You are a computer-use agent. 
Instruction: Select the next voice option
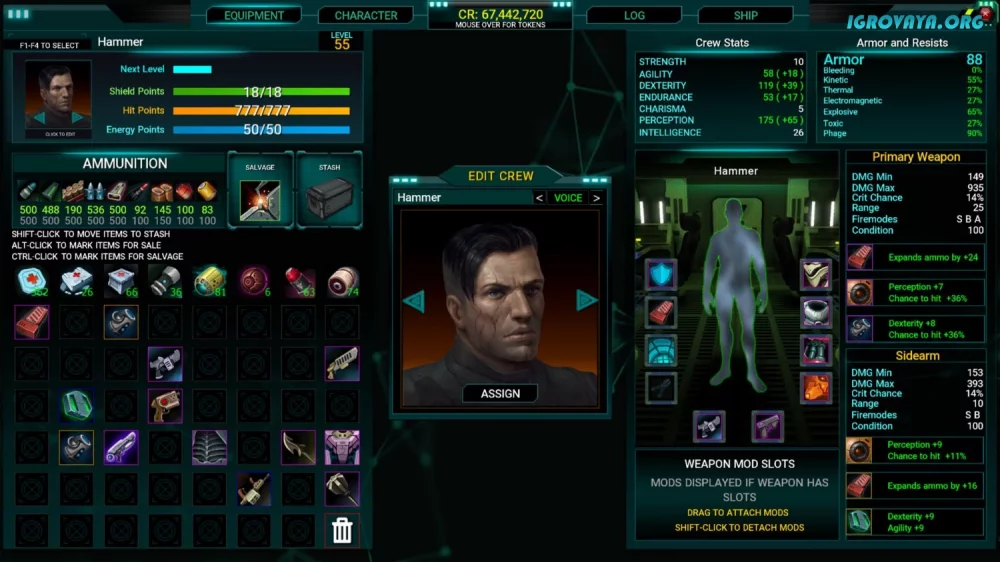click(x=597, y=198)
